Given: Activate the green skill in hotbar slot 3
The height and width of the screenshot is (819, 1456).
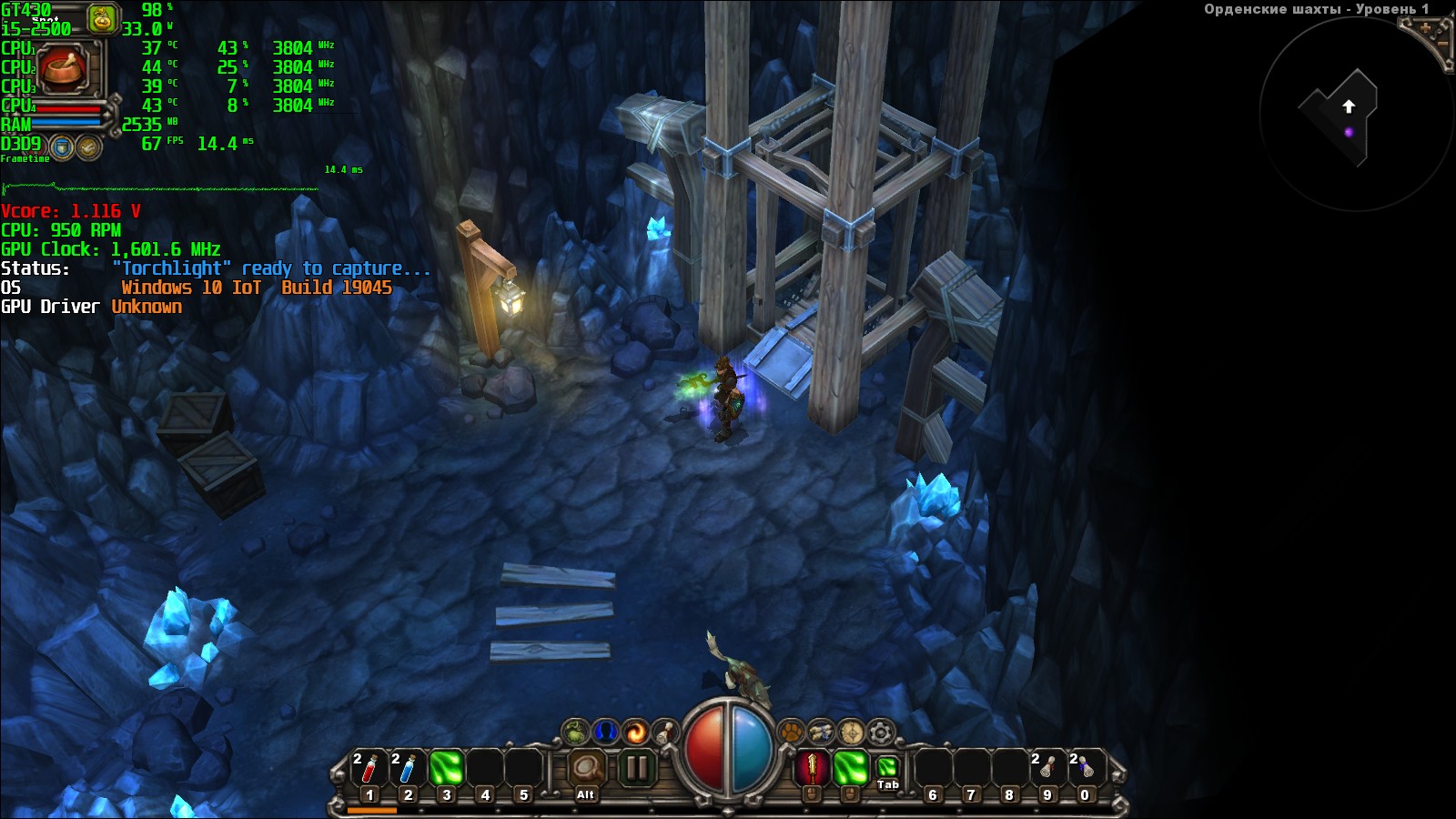Looking at the screenshot, I should click(446, 769).
